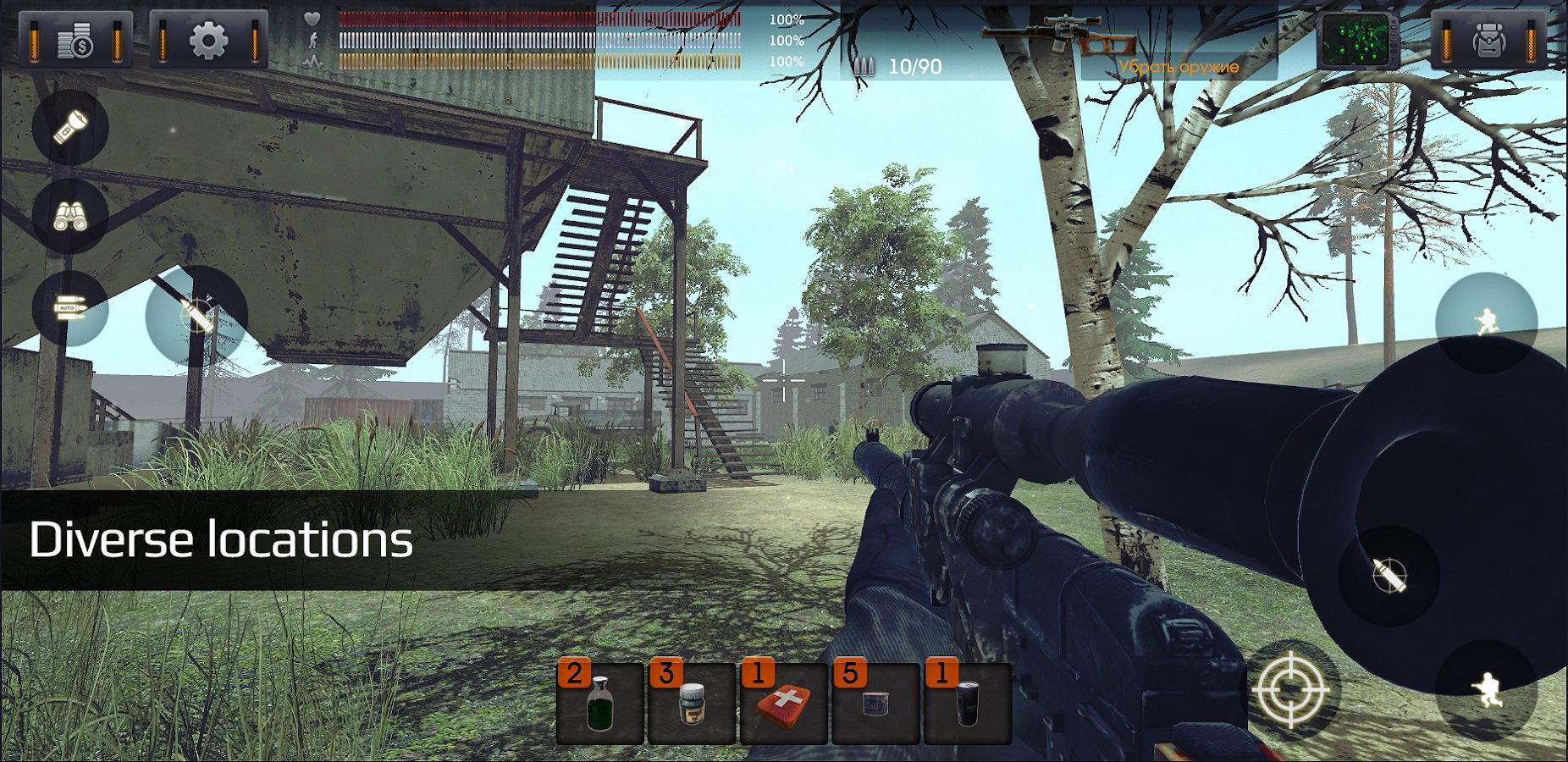1568x762 pixels.
Task: Use the binoculars
Action: point(70,216)
